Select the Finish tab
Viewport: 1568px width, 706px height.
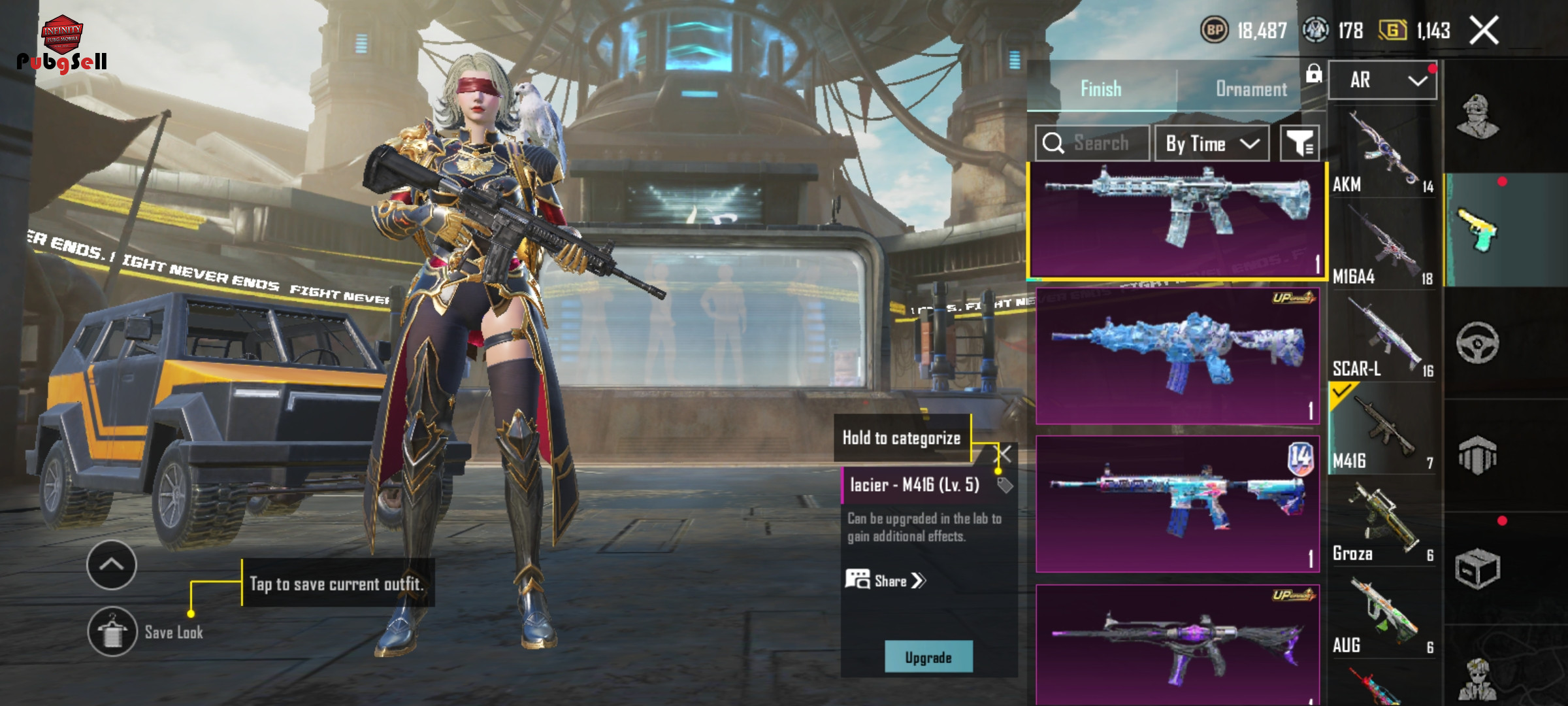1101,88
